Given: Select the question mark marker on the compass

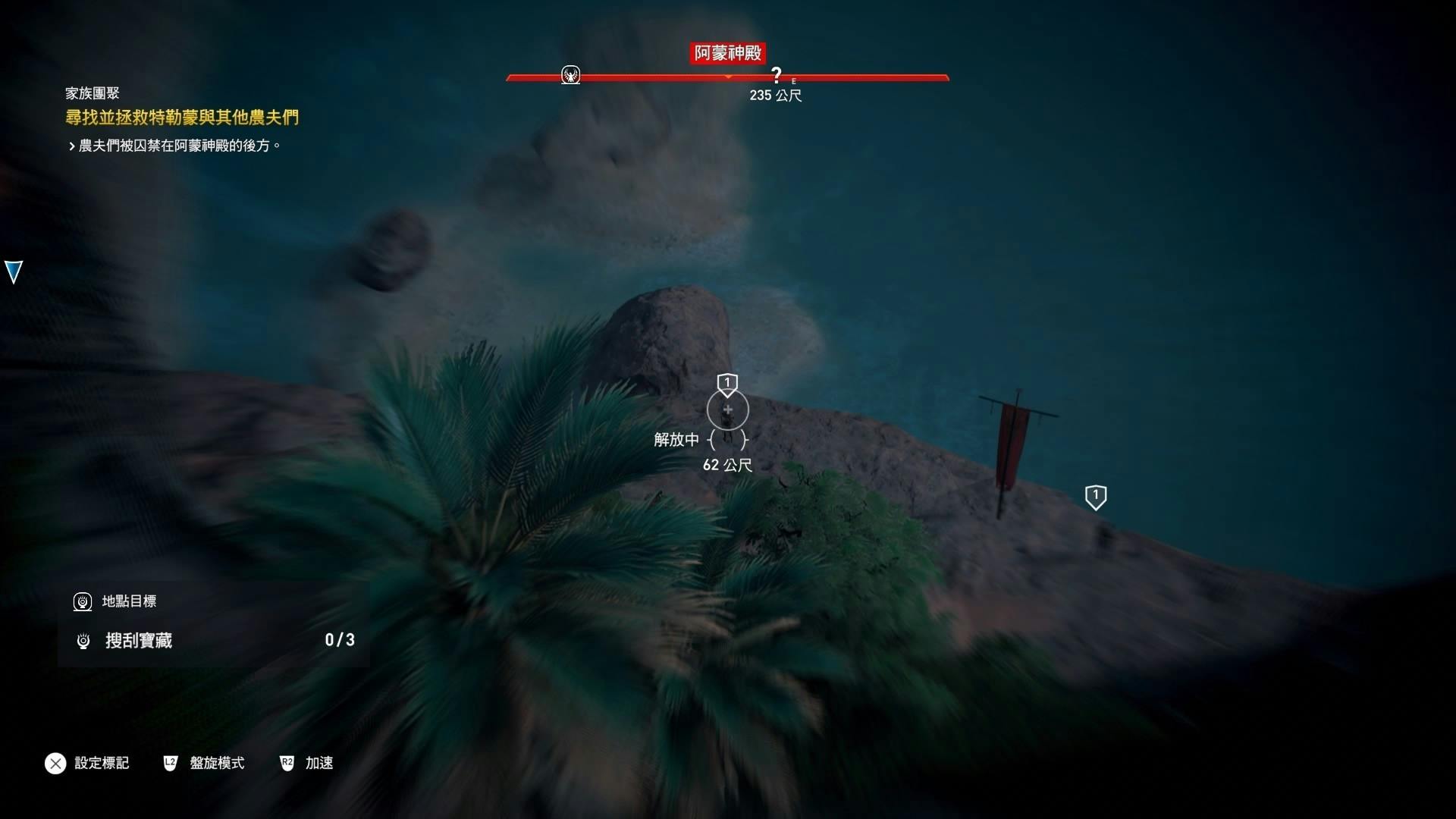Looking at the screenshot, I should (x=776, y=75).
